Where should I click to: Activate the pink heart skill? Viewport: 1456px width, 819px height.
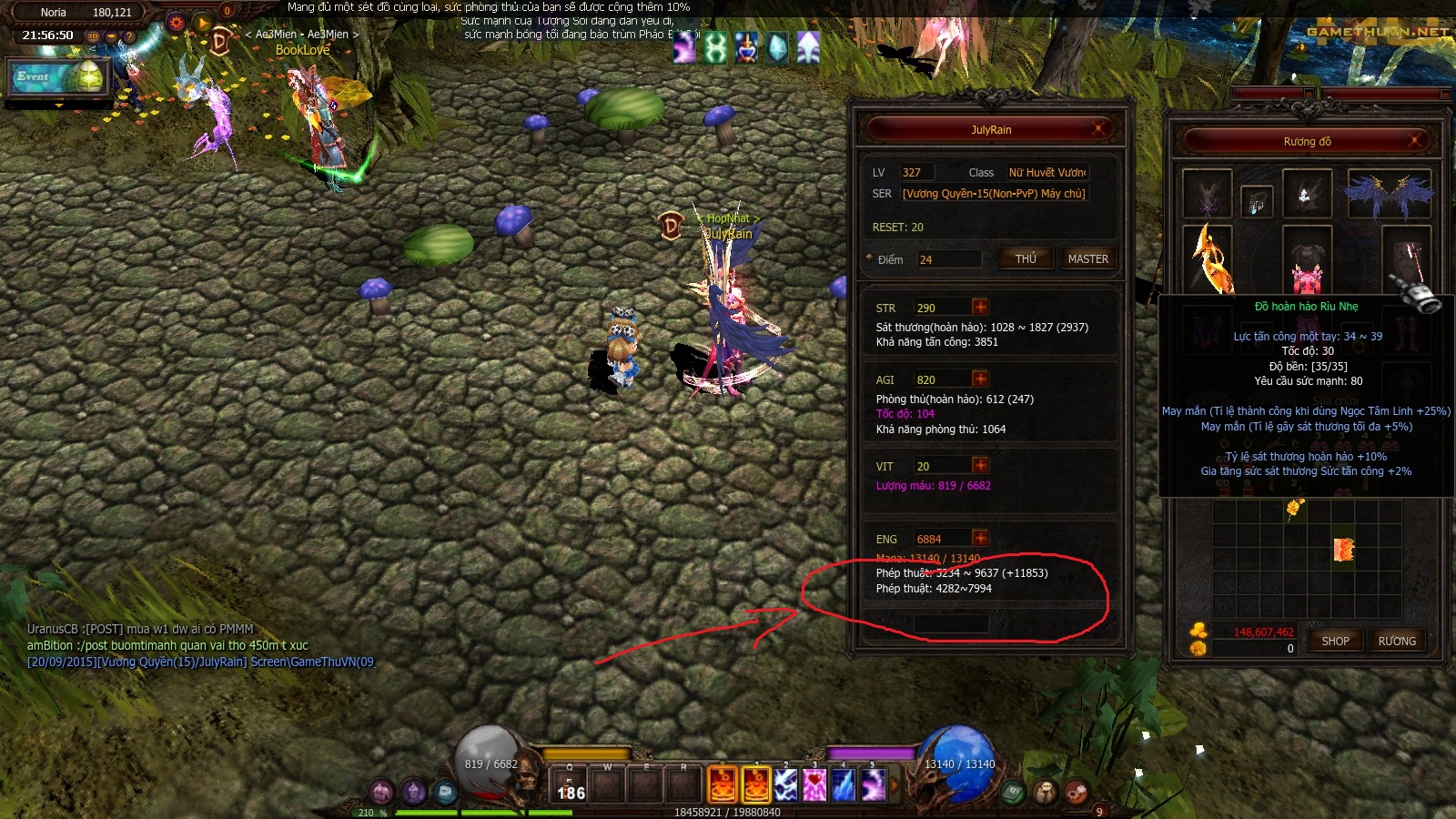(x=814, y=784)
